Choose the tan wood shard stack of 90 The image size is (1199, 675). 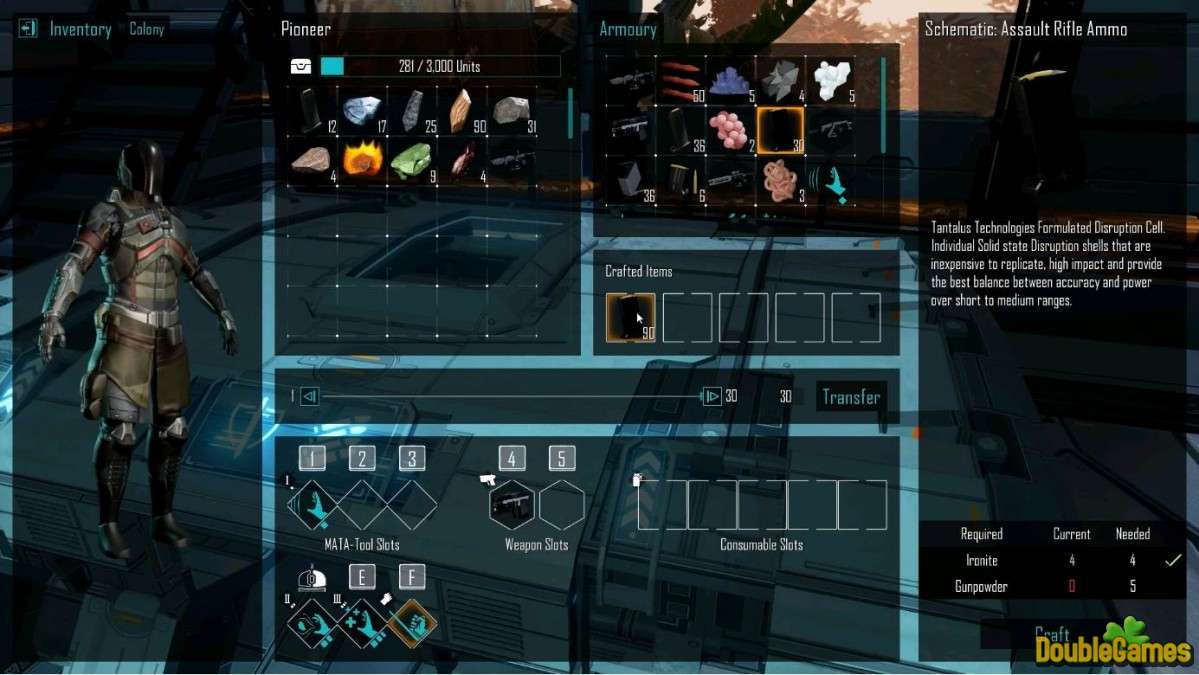click(460, 109)
